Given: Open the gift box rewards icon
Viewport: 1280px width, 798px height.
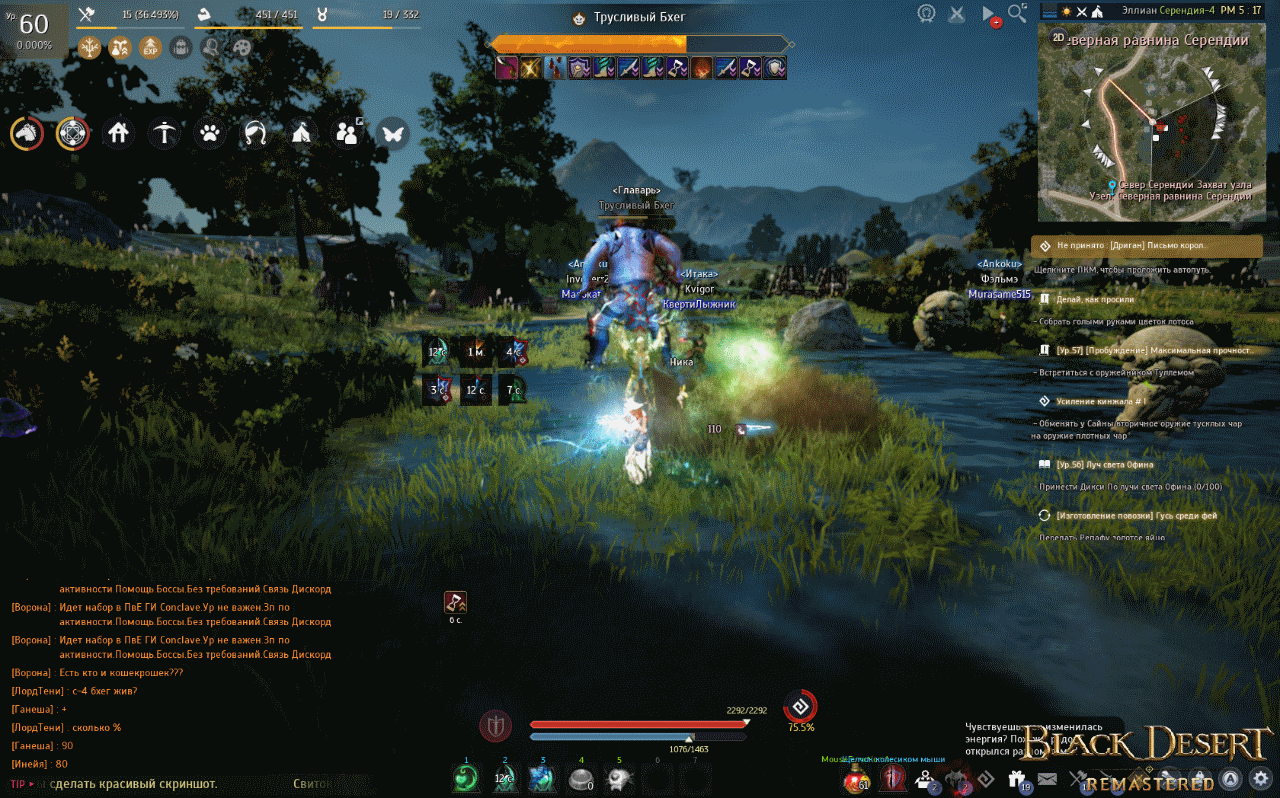Looking at the screenshot, I should [1018, 779].
